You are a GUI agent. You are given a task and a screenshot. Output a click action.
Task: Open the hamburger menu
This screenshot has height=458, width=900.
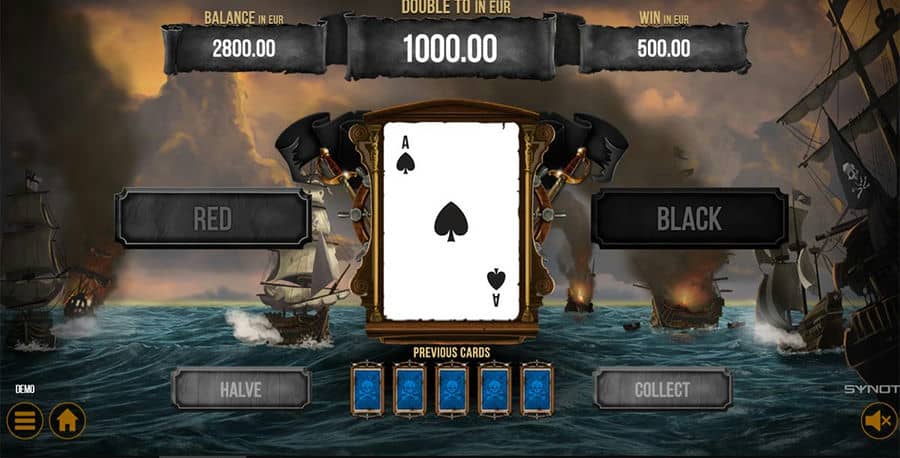click(24, 421)
